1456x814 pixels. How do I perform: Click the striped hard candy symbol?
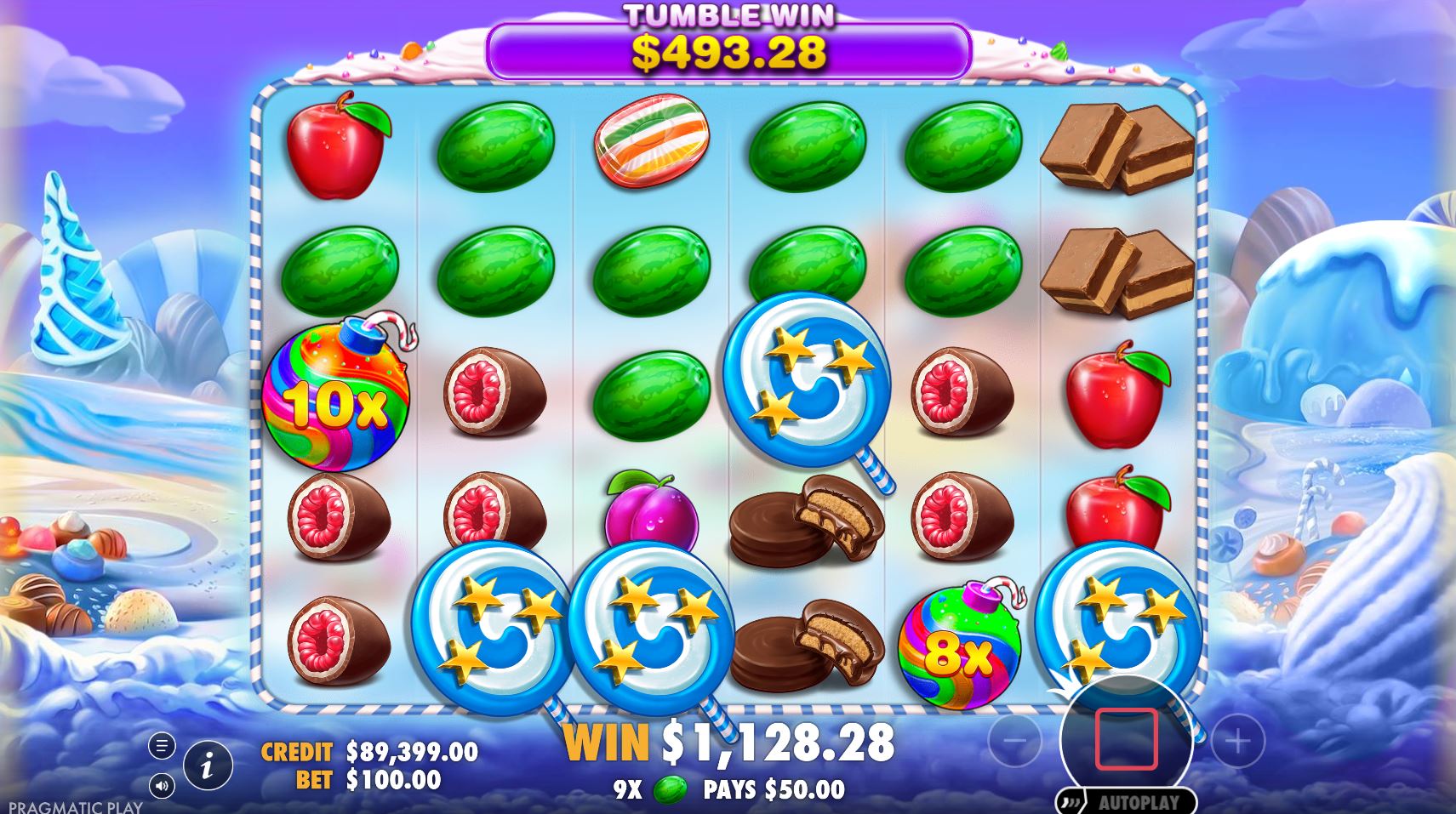pos(651,145)
